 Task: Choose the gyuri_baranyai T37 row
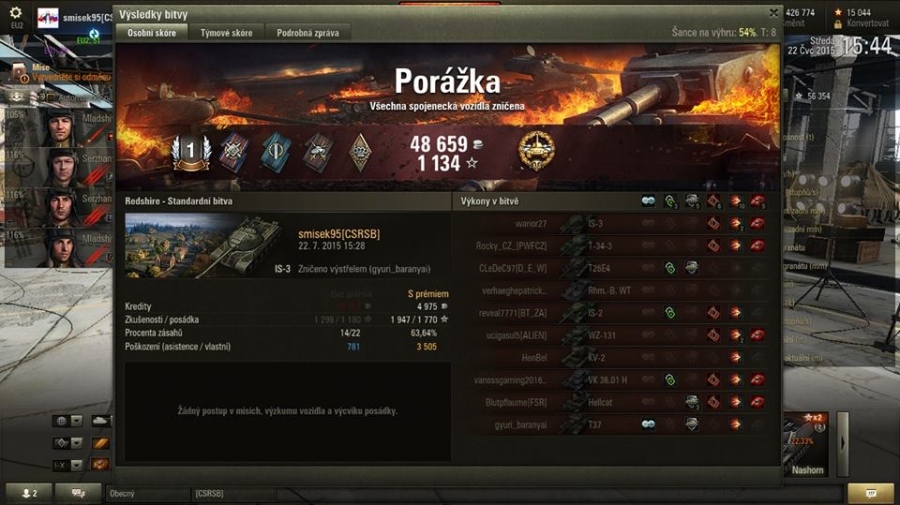point(610,424)
